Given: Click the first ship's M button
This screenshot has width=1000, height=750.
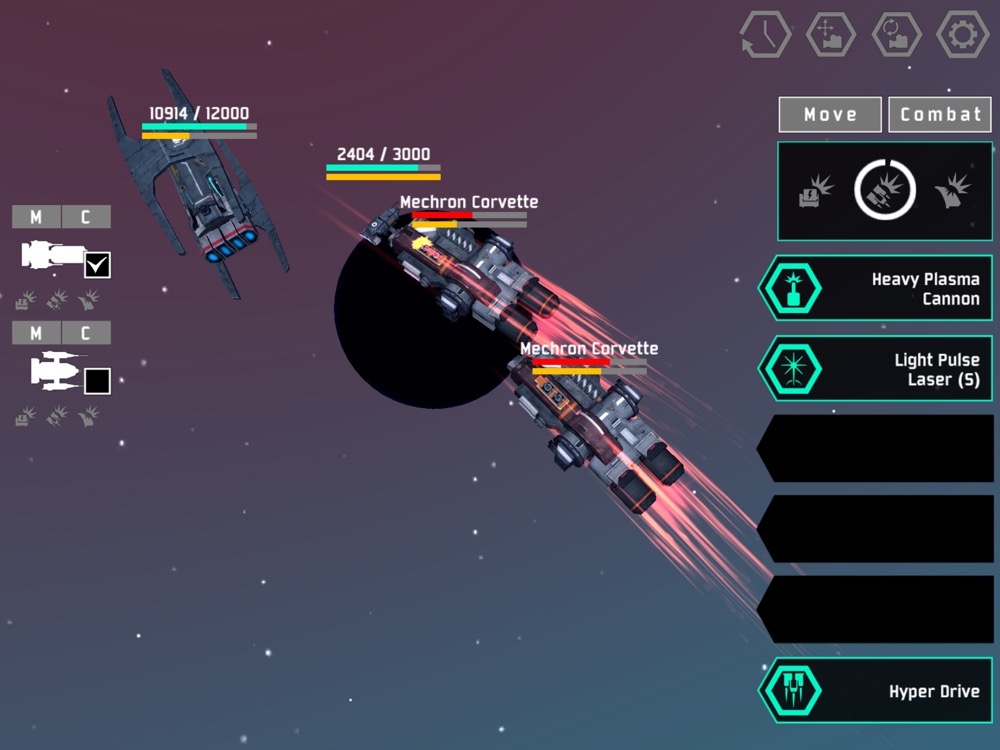Looking at the screenshot, I should point(36,217).
